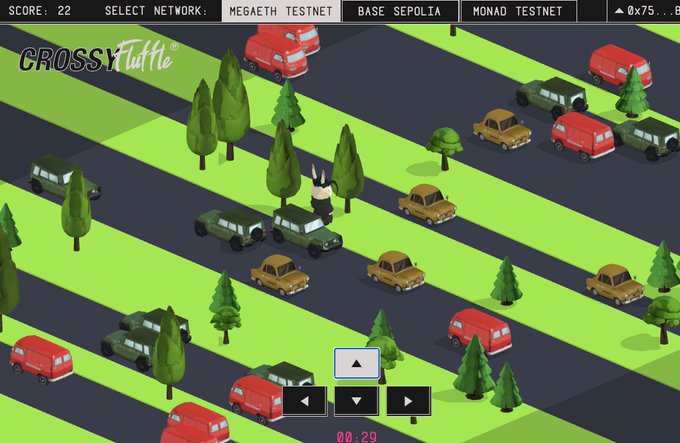680x443 pixels.
Task: Open the 0x75 wallet address dropdown
Action: (645, 12)
